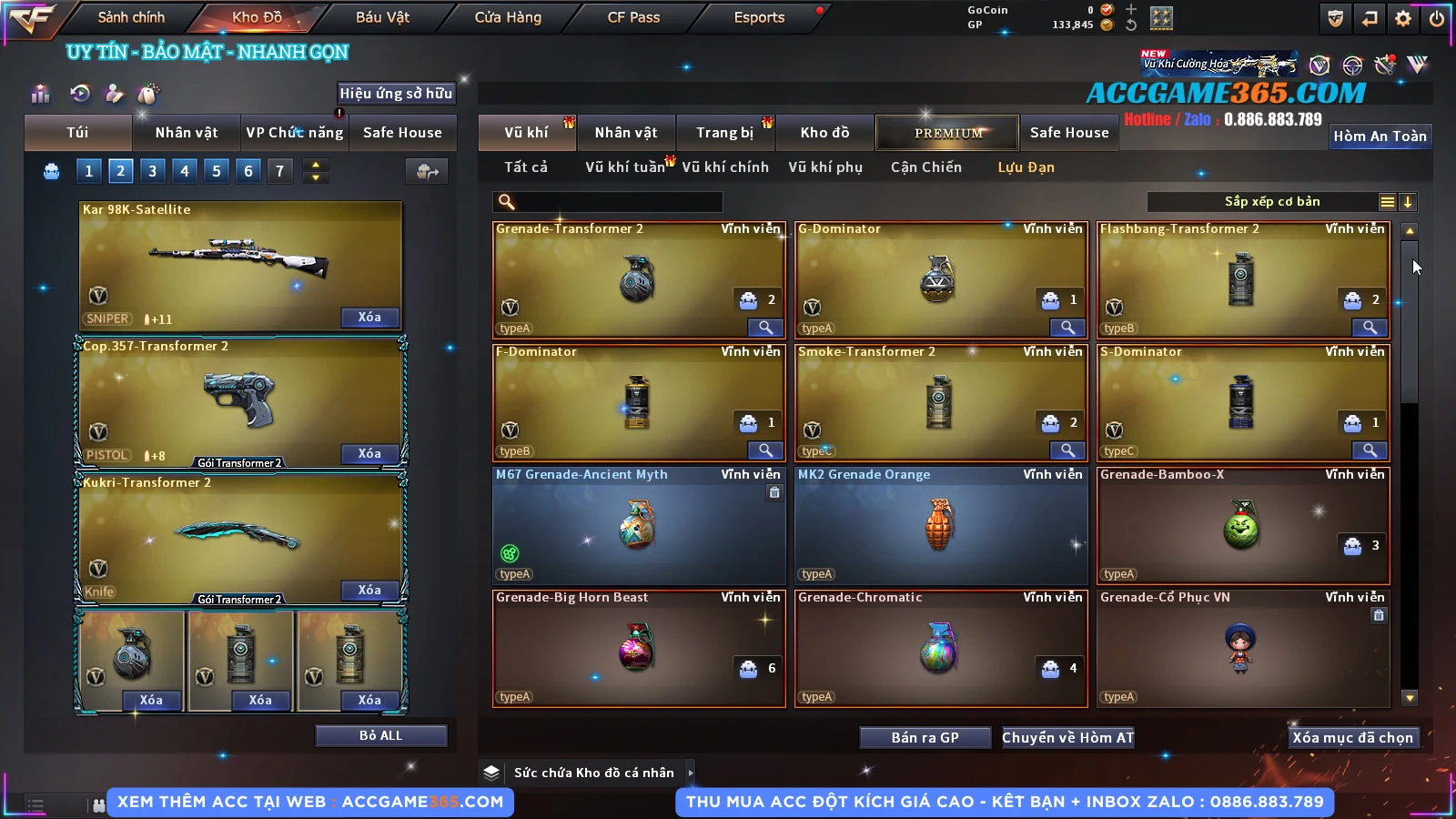1456x819 pixels.
Task: Open the Esports menu
Action: pos(759,17)
